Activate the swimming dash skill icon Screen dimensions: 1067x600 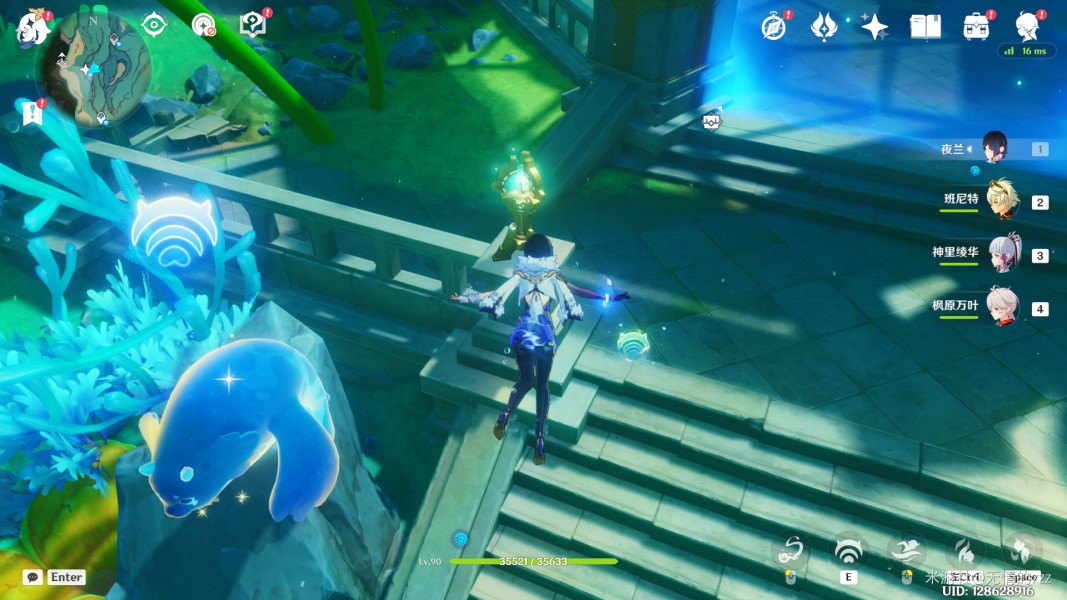coord(906,551)
